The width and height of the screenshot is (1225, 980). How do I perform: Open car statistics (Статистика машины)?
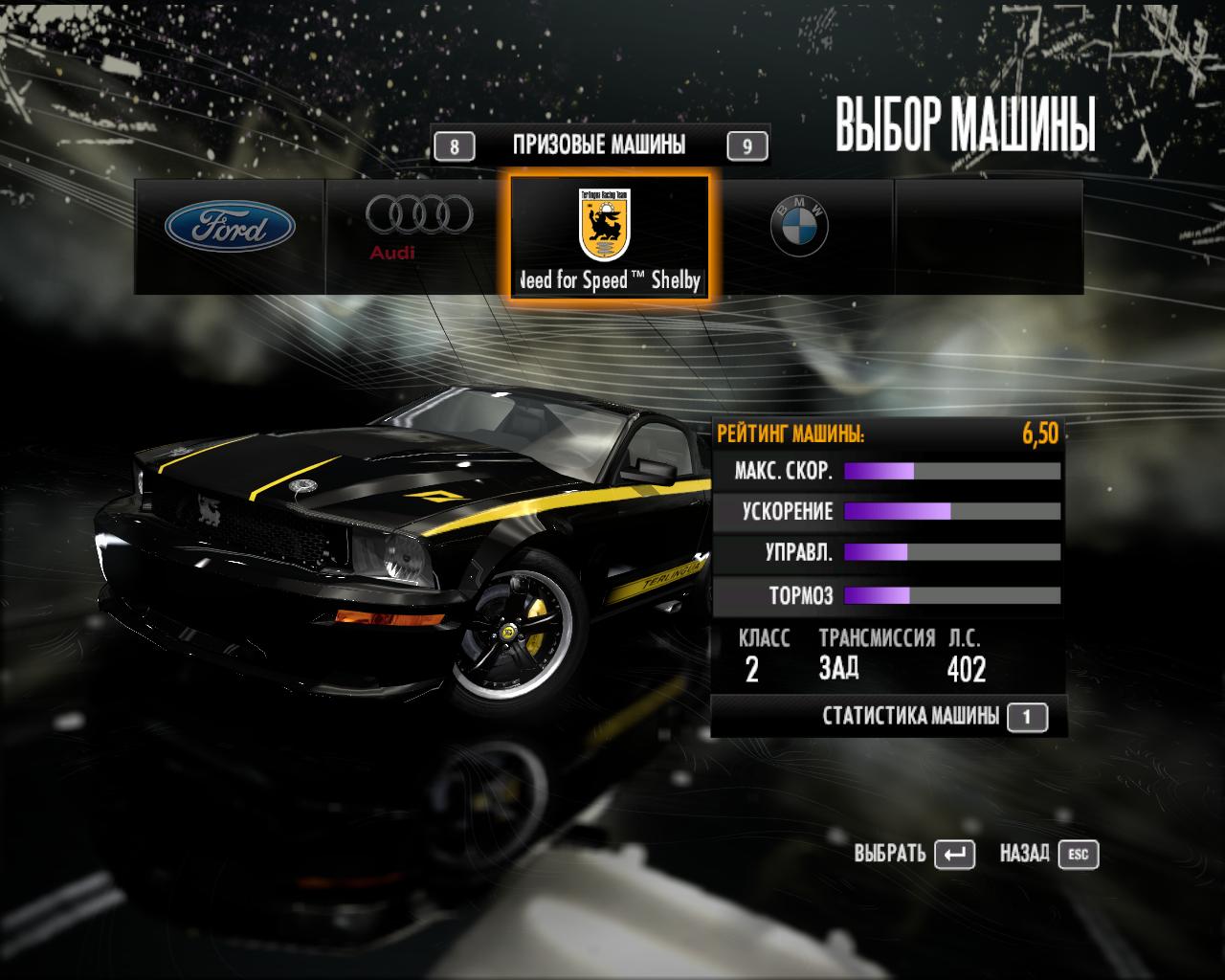1027,717
